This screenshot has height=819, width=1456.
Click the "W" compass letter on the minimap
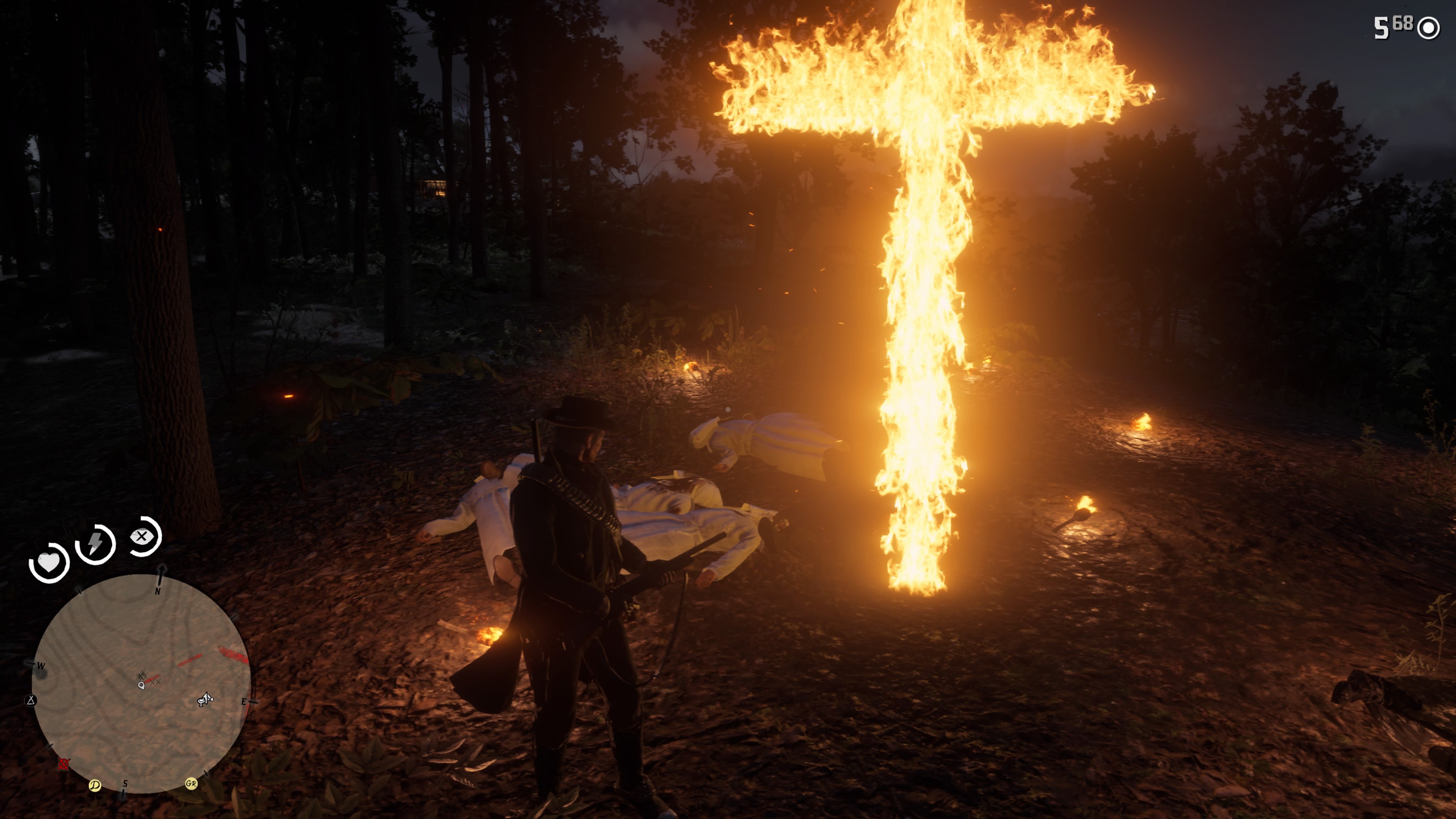[41, 665]
